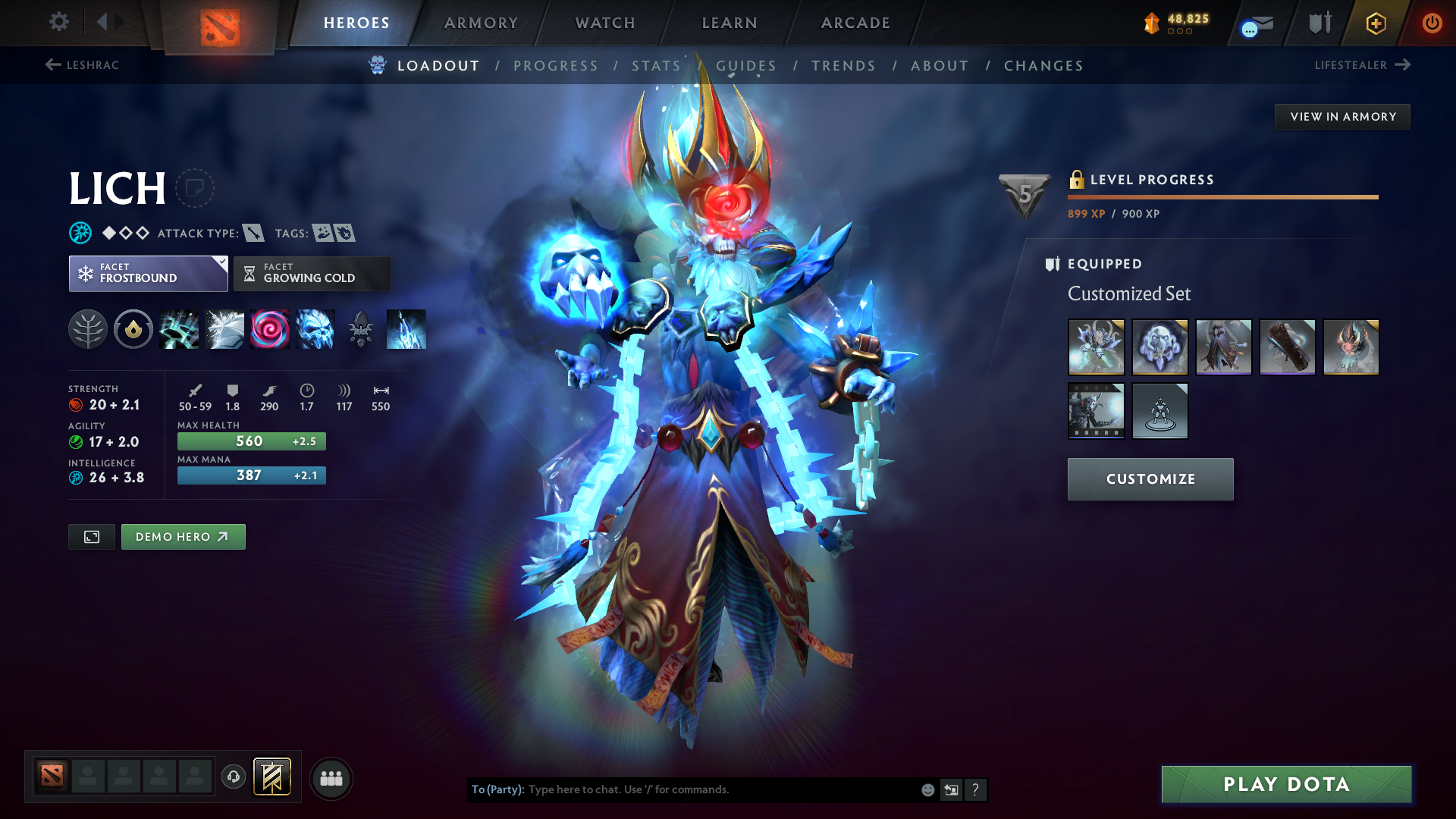Toggle voice chat with the headset icon
This screenshot has height=819, width=1456.
[234, 777]
